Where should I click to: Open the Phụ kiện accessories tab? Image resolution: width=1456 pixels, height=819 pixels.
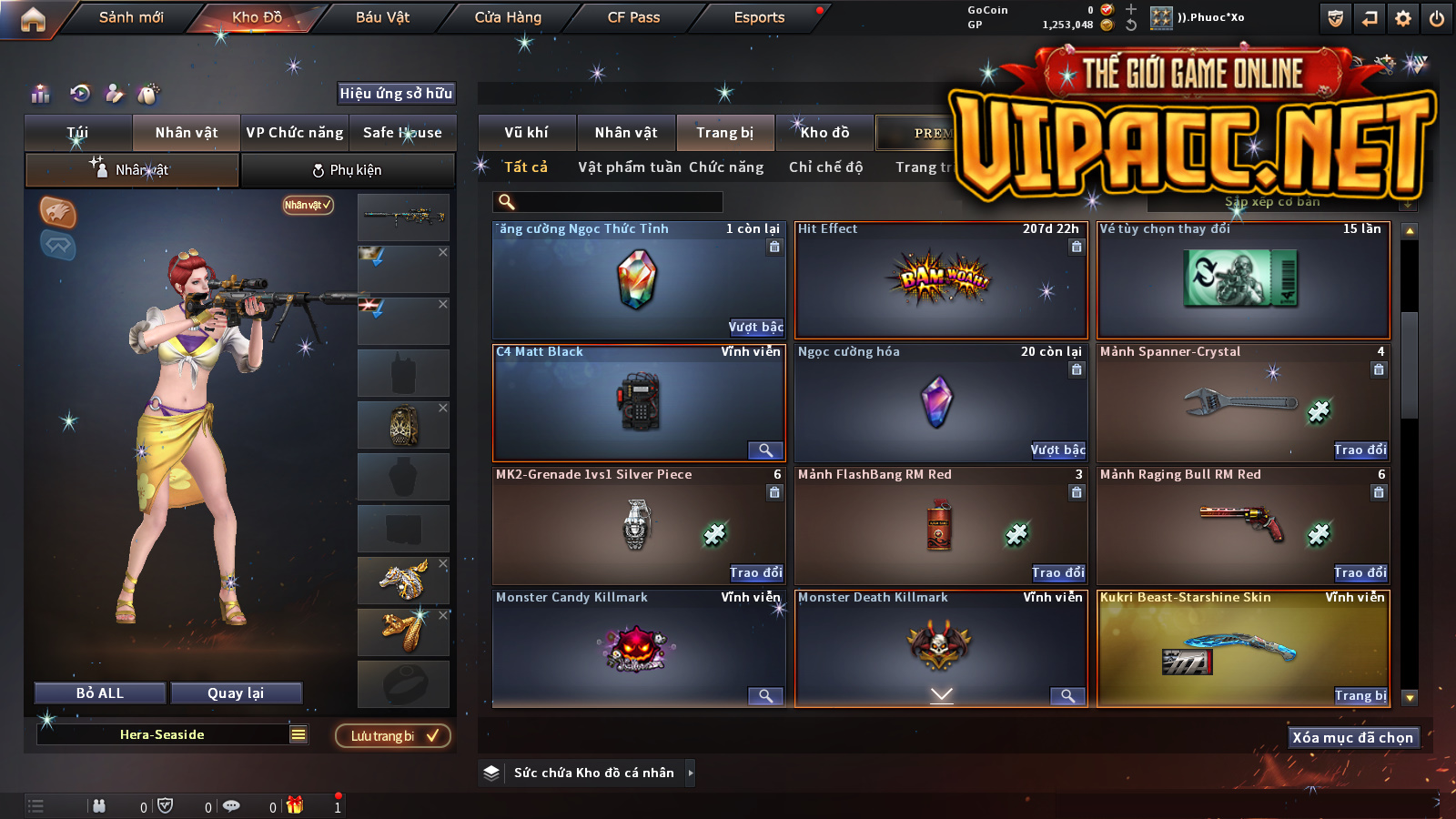point(348,170)
